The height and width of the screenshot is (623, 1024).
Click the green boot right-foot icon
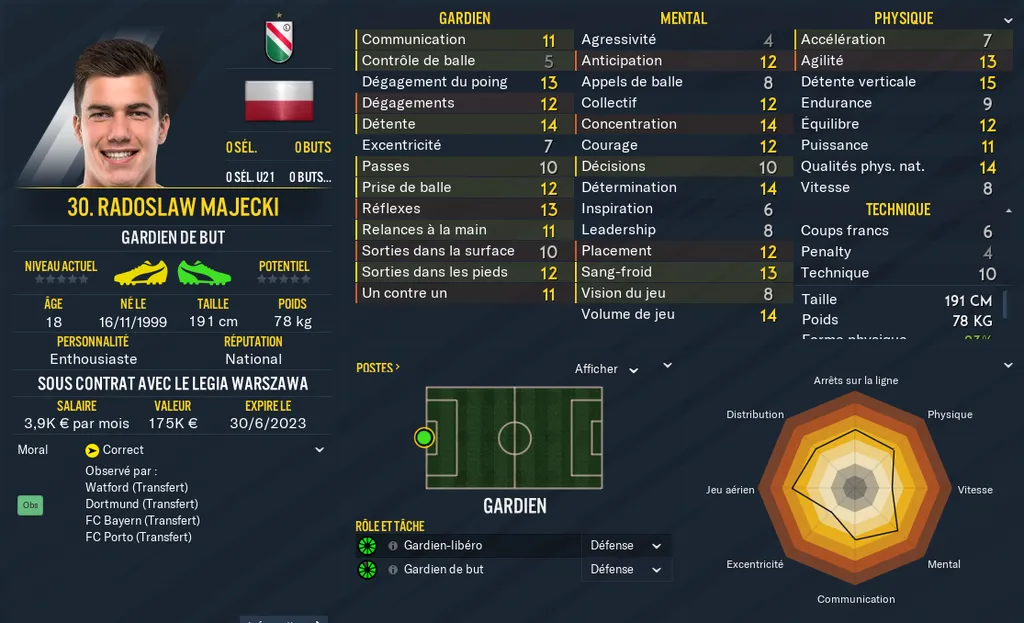pos(204,272)
